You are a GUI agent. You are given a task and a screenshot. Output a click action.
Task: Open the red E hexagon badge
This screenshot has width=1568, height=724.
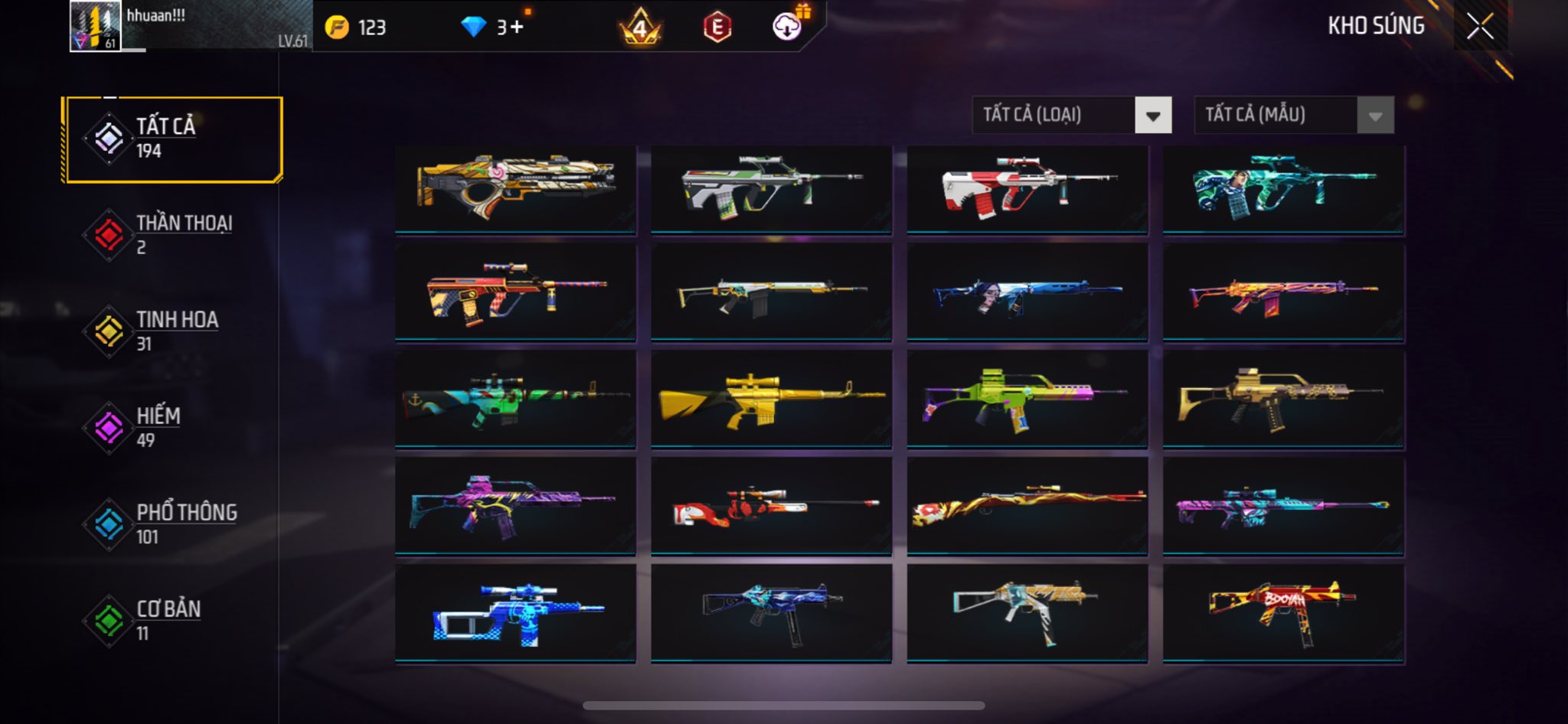coord(717,28)
